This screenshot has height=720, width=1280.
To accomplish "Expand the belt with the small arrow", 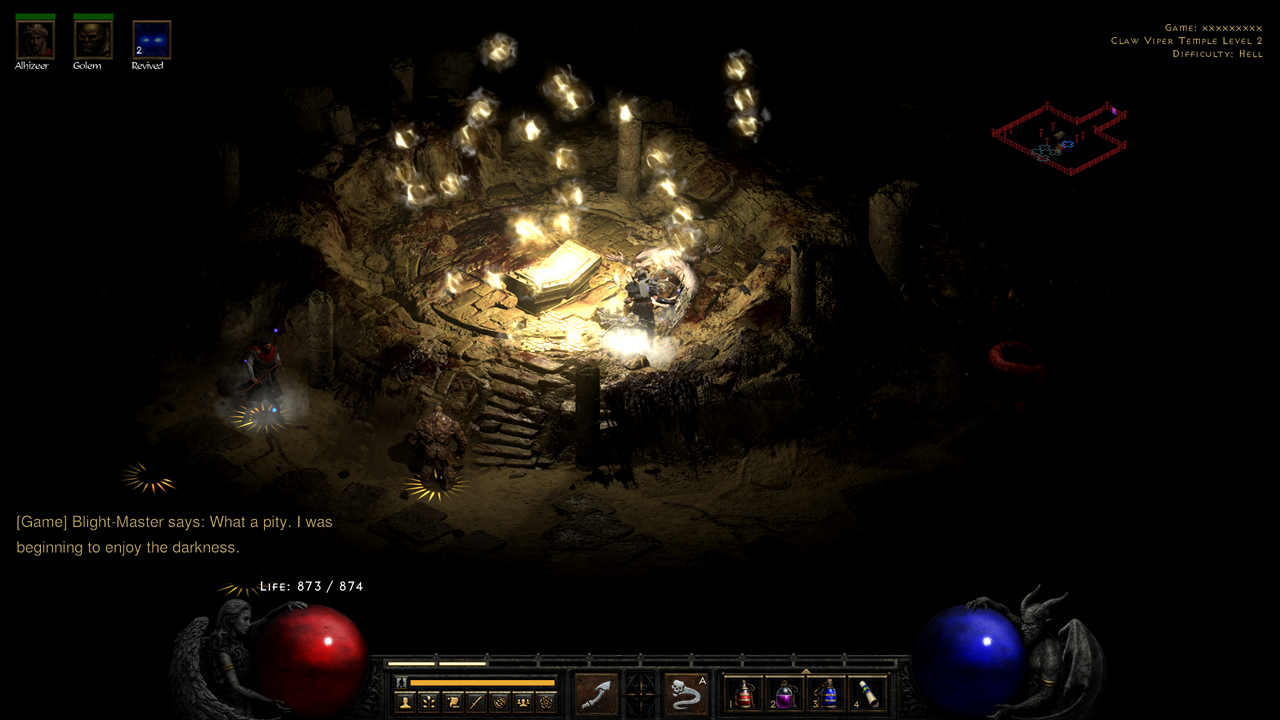I will 806,671.
